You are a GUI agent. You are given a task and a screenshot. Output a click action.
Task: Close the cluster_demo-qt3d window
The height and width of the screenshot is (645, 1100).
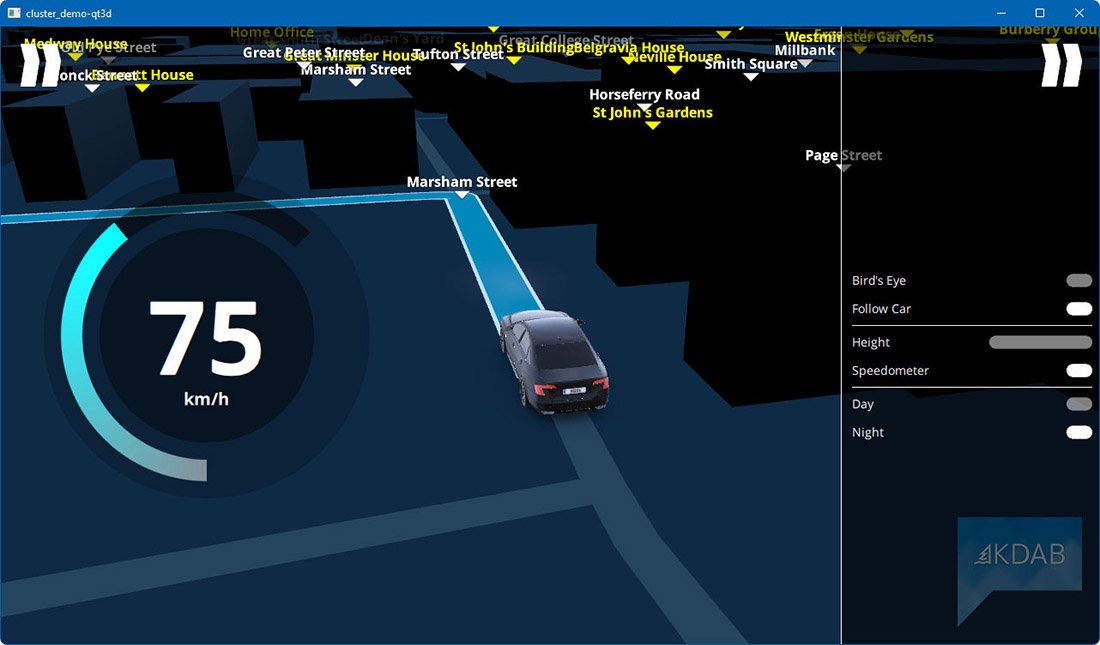1078,13
